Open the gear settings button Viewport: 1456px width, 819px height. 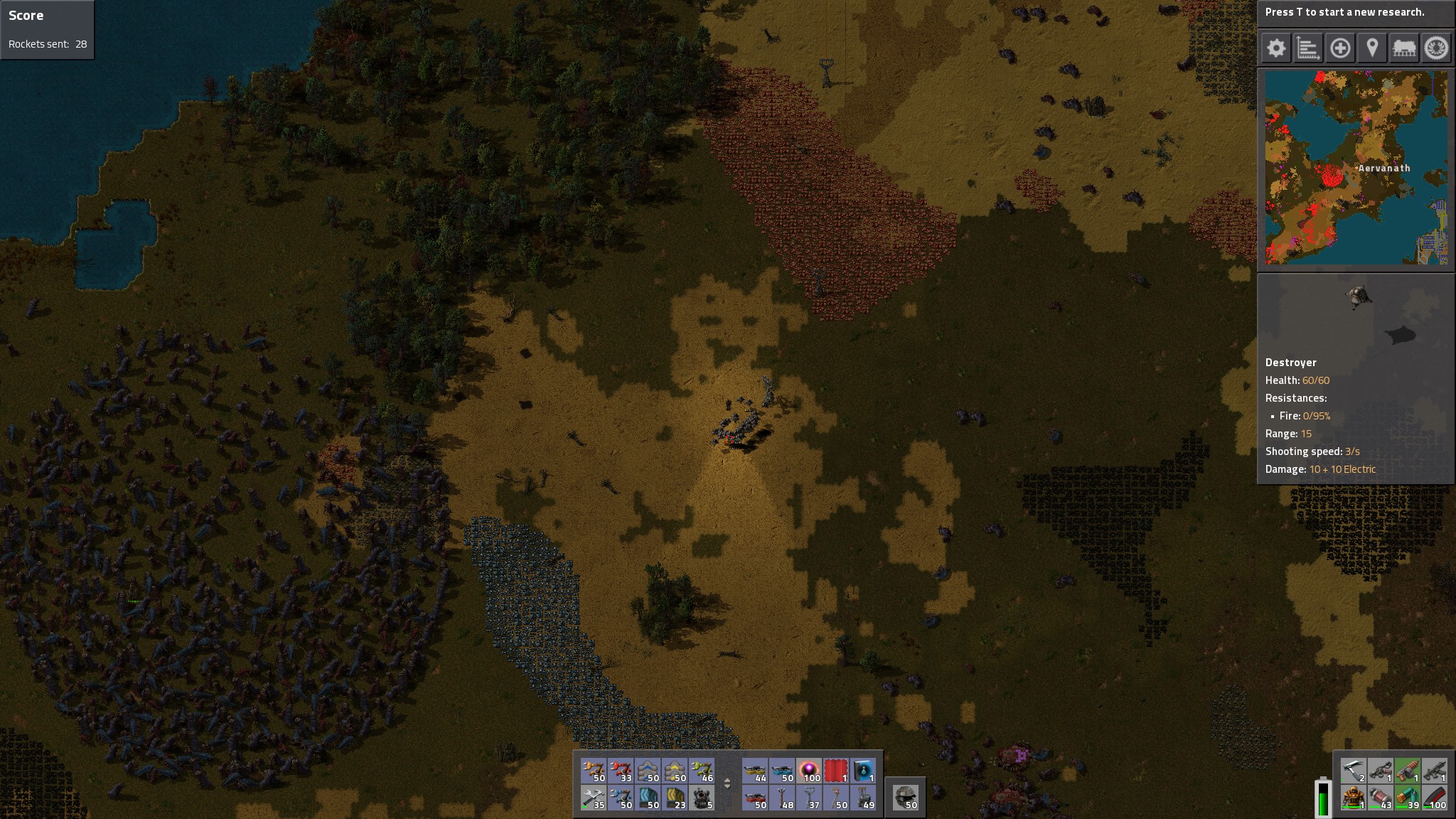click(1276, 48)
